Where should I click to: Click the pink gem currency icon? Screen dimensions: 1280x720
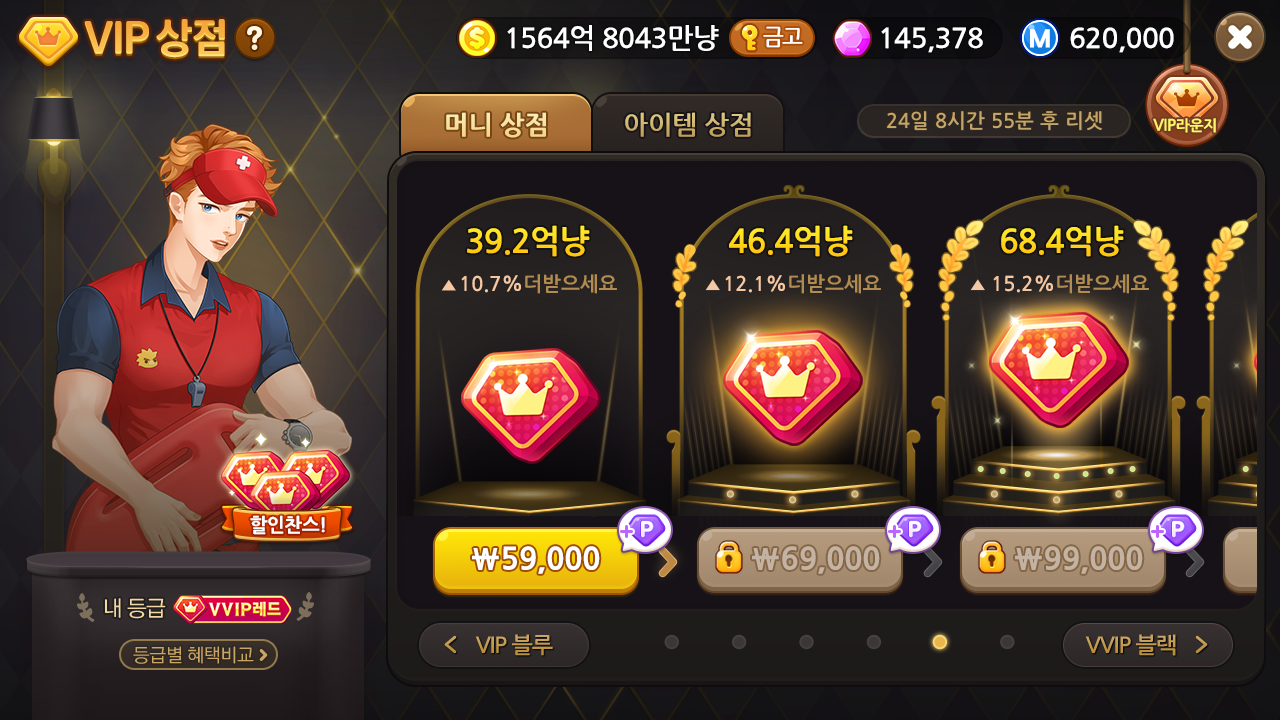click(851, 37)
